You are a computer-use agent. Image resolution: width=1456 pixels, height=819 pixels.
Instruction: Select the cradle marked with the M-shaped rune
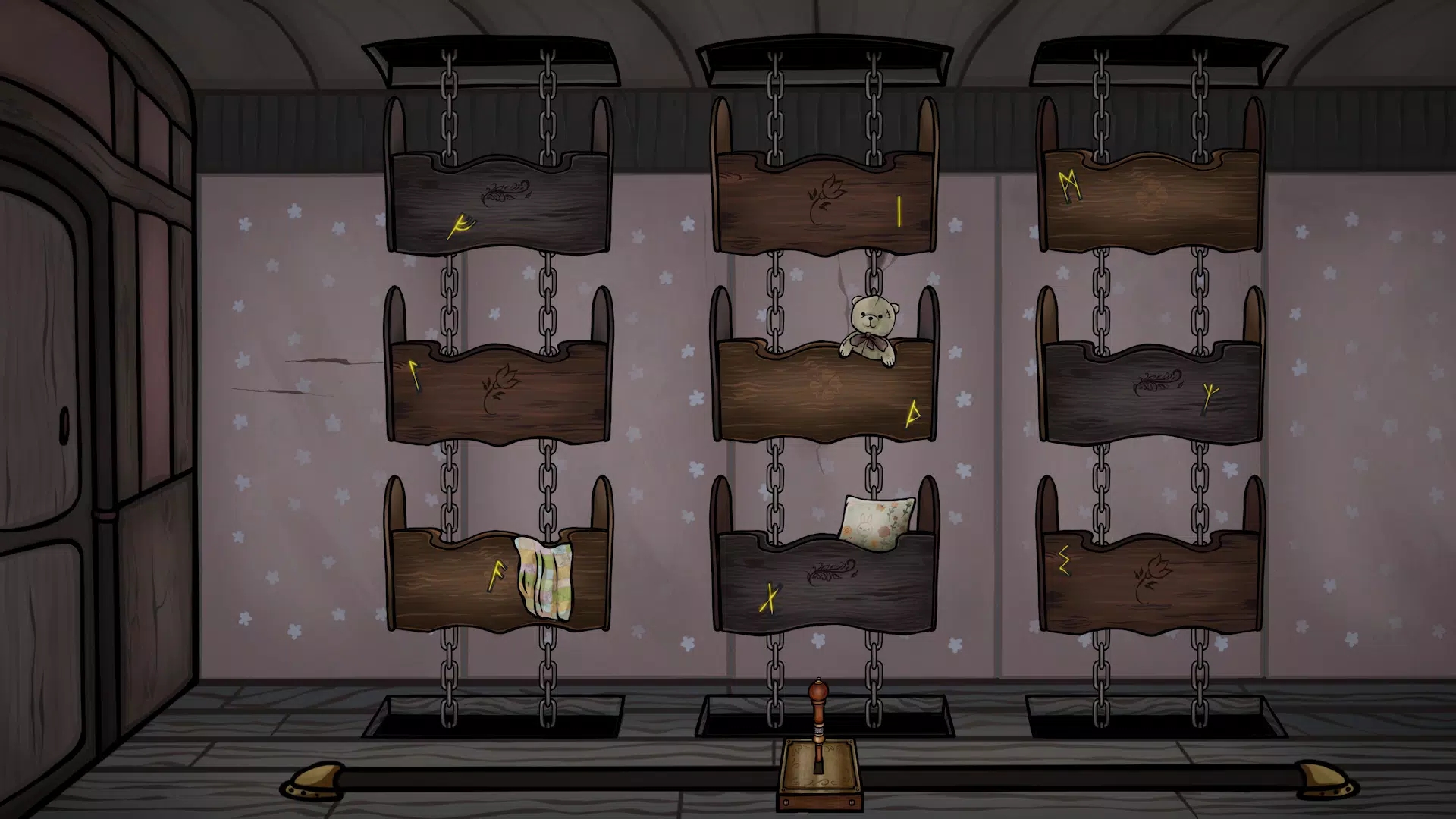(x=1150, y=202)
